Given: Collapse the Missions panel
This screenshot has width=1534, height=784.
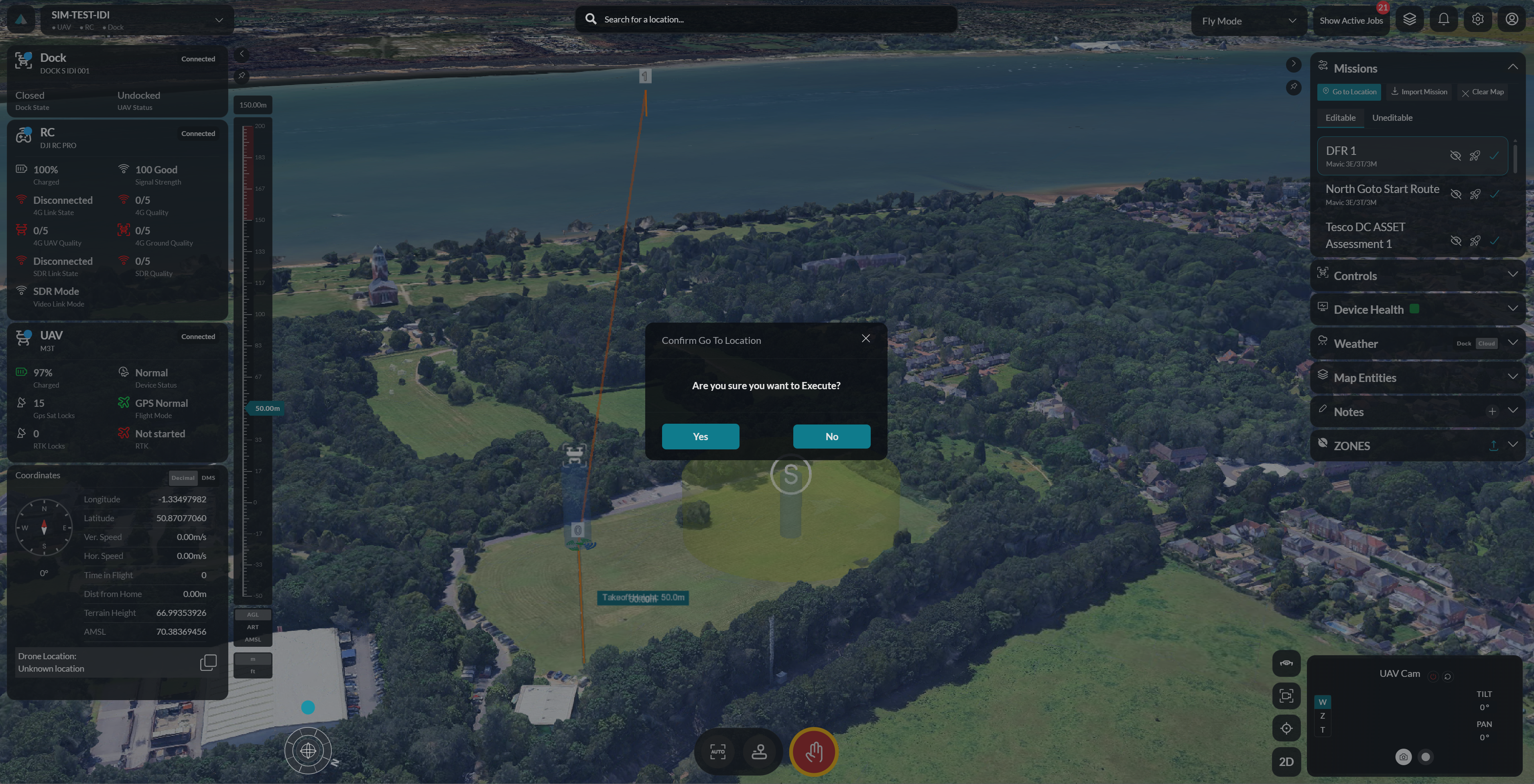Looking at the screenshot, I should click(1513, 67).
